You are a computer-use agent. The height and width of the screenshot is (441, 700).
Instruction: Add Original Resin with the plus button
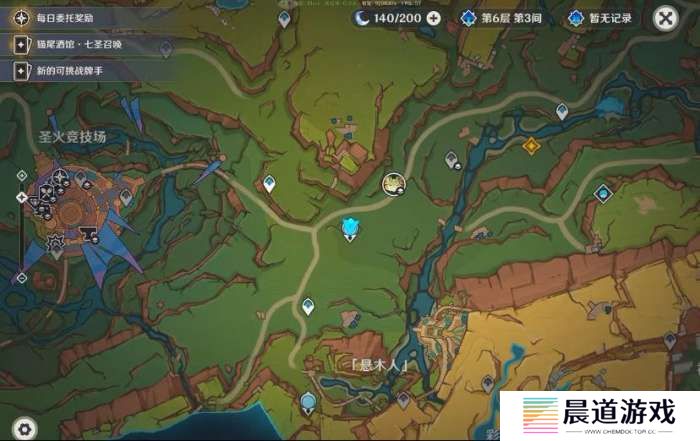433,18
